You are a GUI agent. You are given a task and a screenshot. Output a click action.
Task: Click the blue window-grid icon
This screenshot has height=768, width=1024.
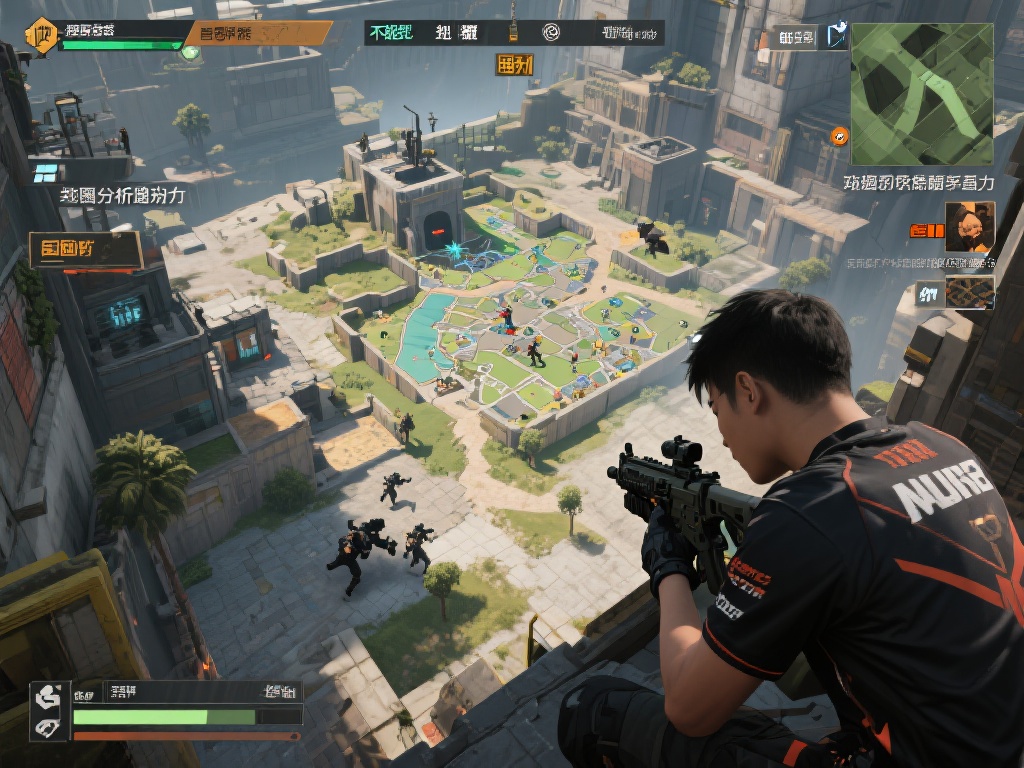(45, 173)
